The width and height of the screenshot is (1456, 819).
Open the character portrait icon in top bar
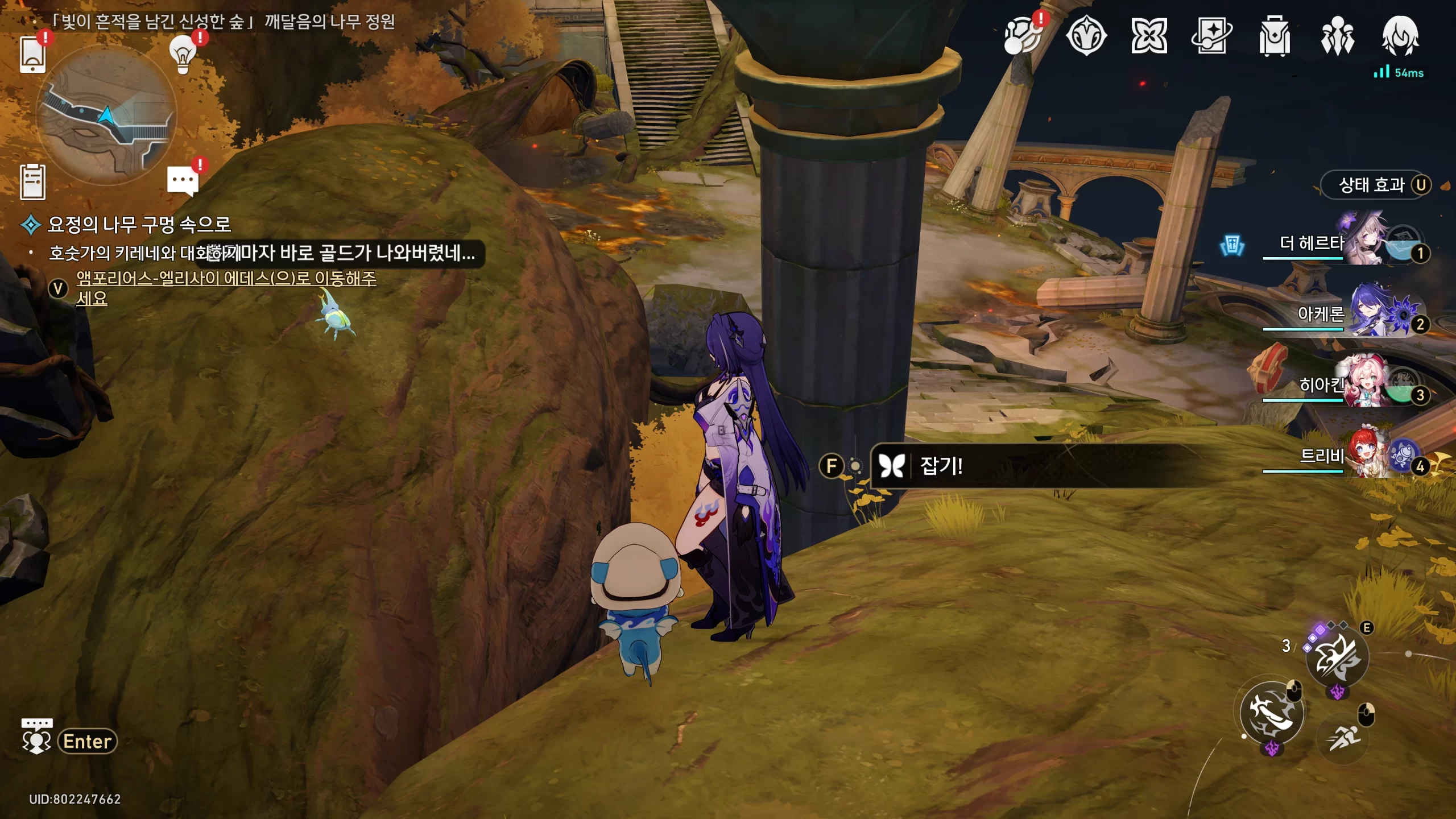point(1400,35)
